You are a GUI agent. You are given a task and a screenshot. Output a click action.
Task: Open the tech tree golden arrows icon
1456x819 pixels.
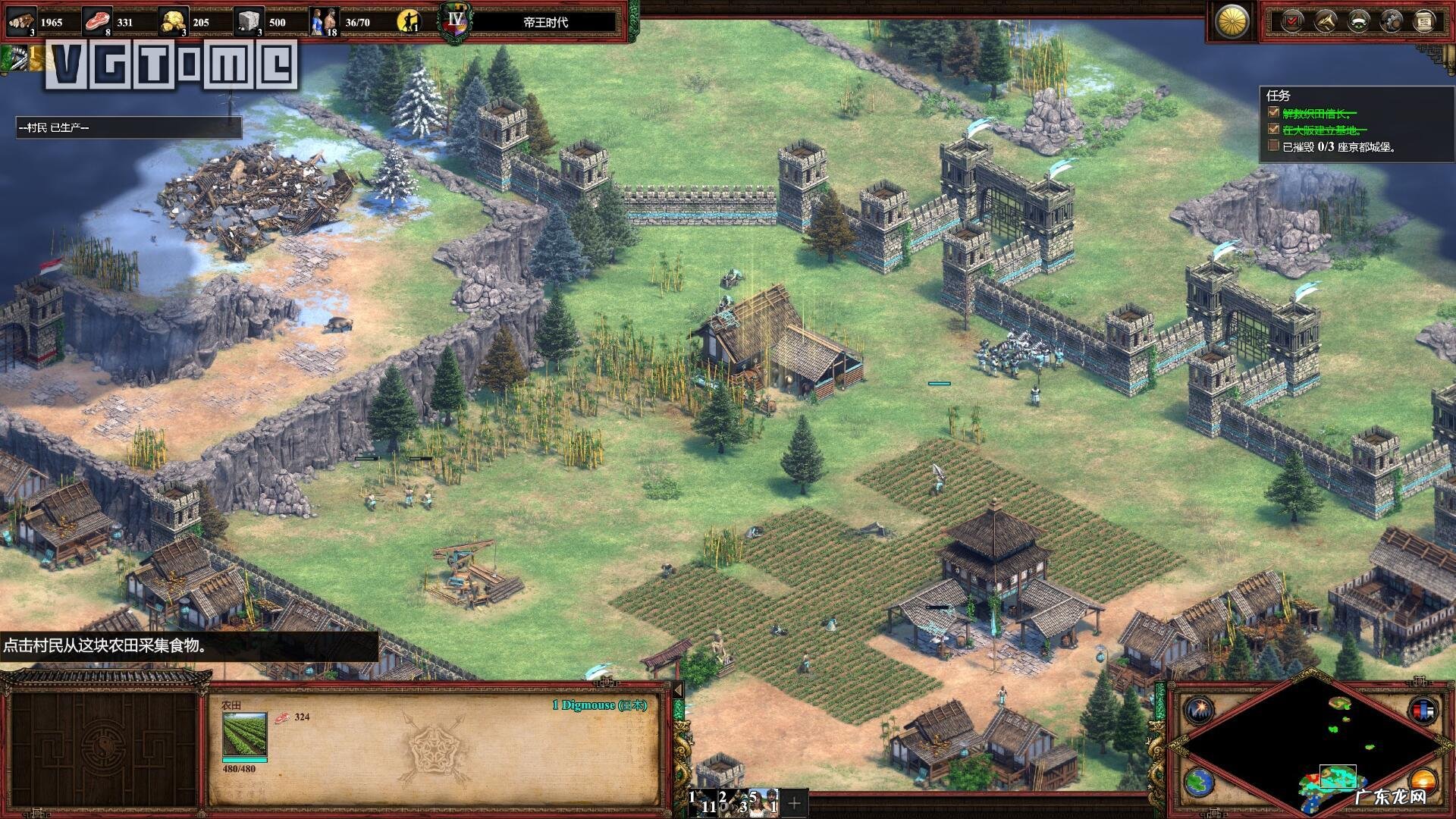pyautogui.click(x=1325, y=21)
